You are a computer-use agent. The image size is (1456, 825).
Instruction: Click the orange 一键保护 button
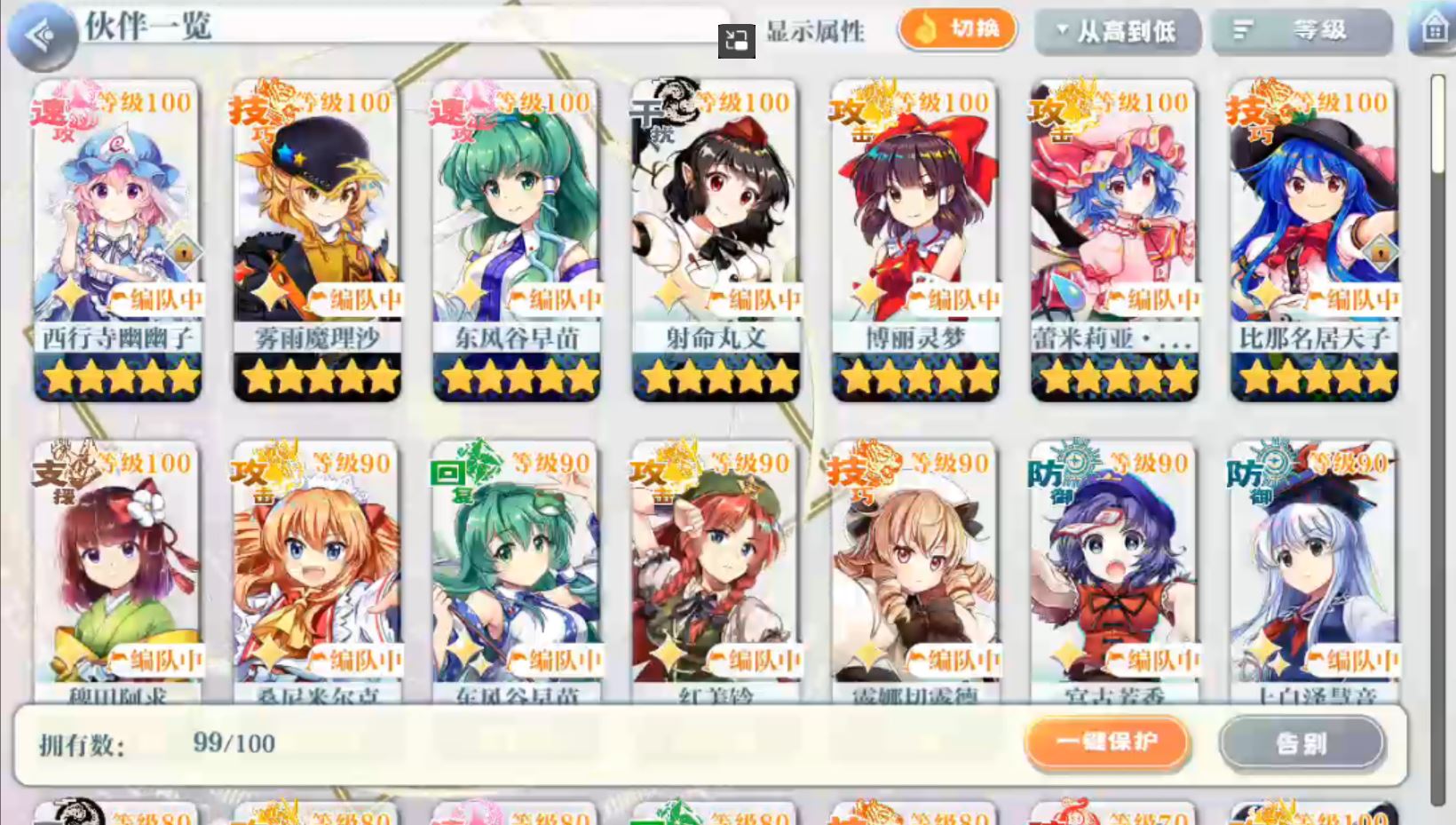(x=1107, y=742)
